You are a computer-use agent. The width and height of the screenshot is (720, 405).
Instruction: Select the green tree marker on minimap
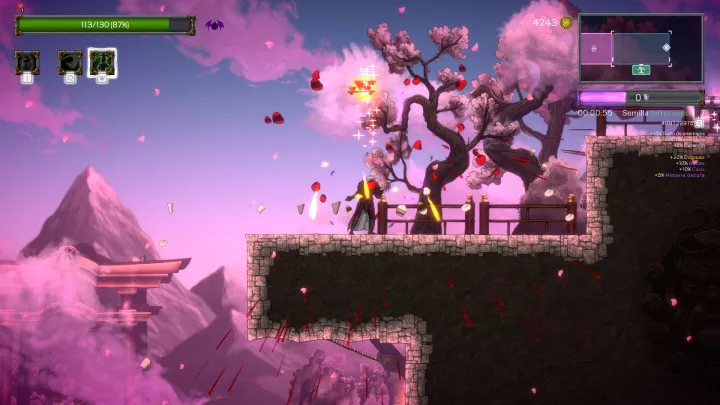[641, 69]
